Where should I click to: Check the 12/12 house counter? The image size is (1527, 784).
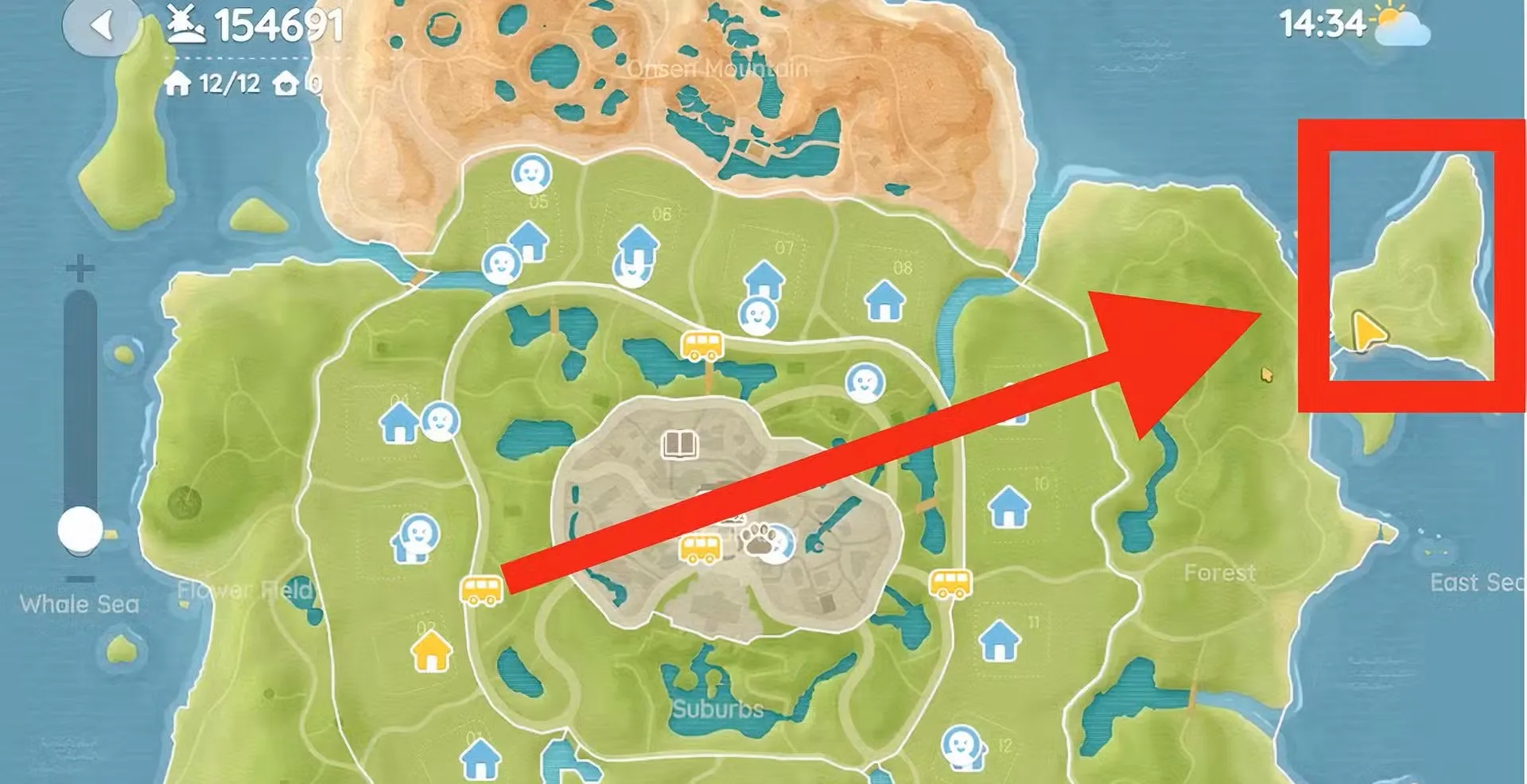(x=225, y=83)
